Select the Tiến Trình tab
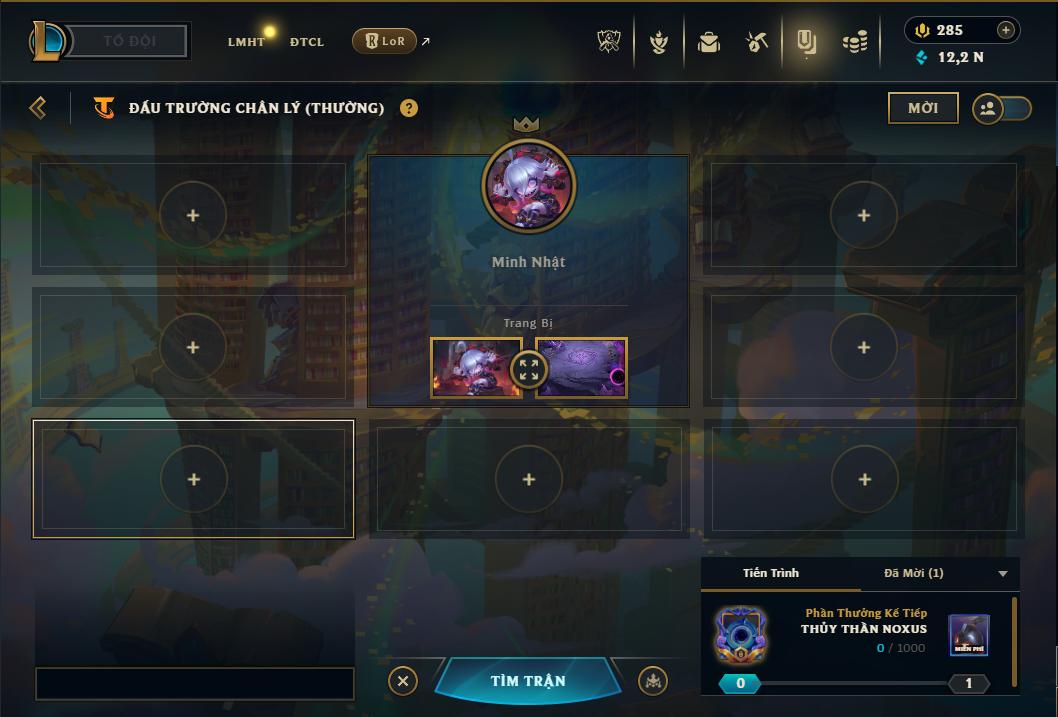 tap(771, 573)
